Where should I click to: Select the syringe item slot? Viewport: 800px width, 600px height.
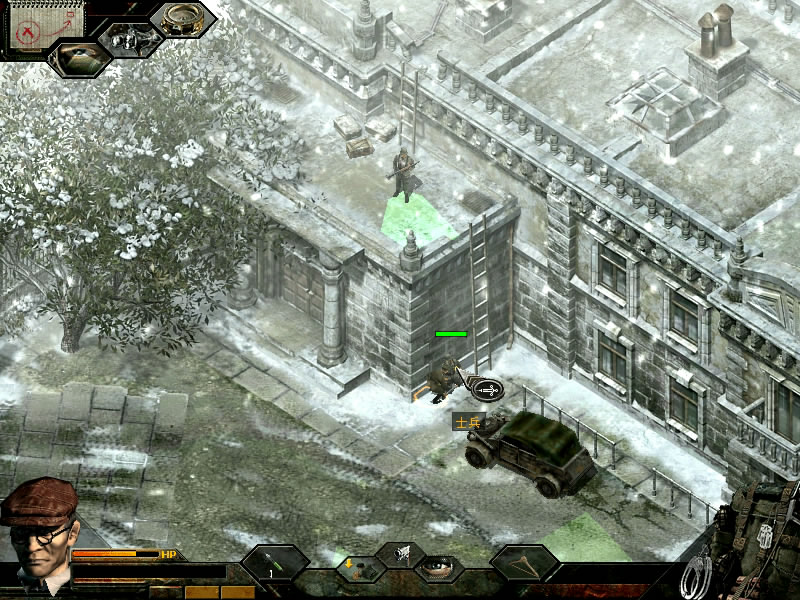(274, 563)
